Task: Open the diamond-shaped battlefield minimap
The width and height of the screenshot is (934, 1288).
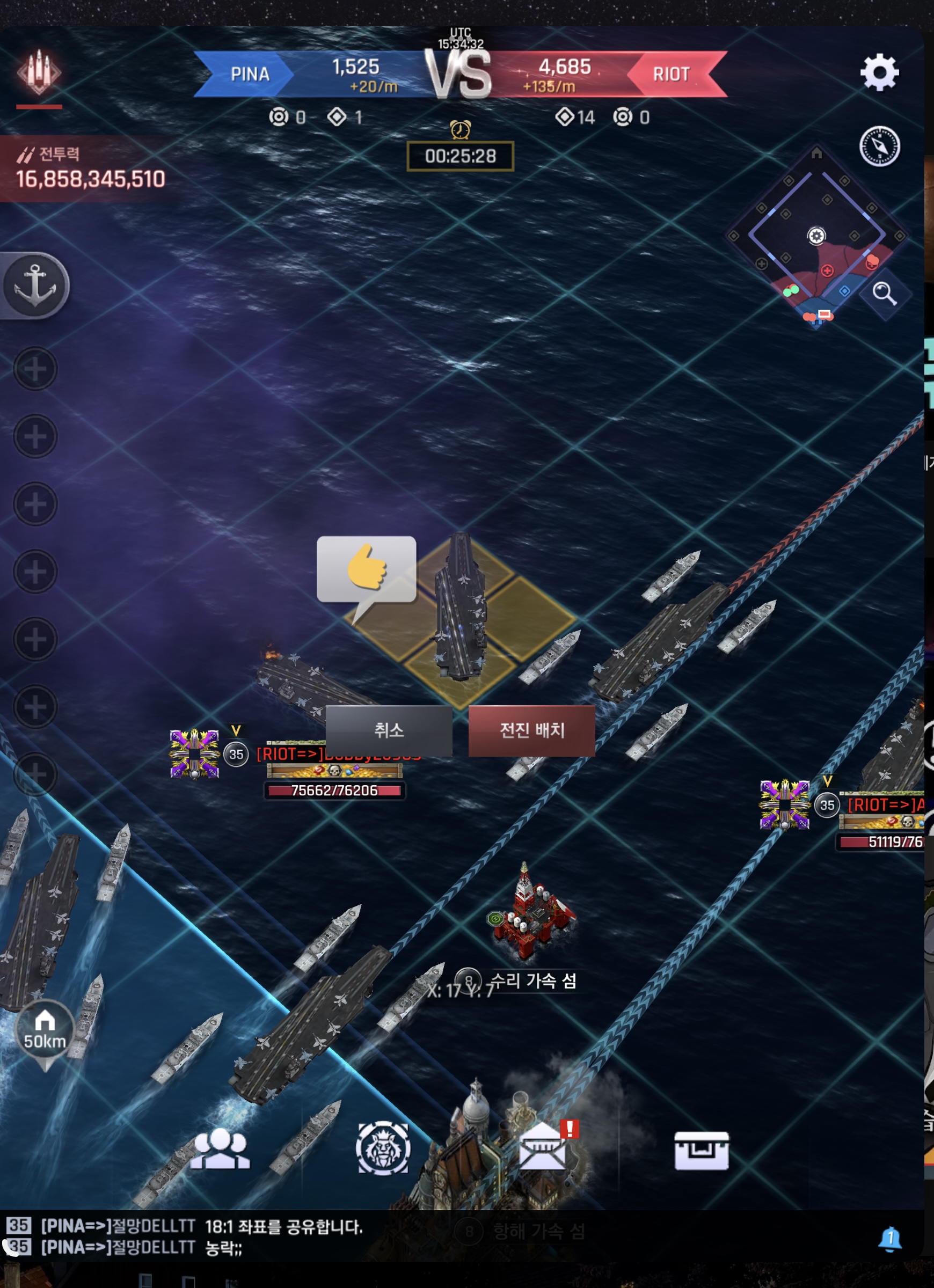Action: coord(816,236)
